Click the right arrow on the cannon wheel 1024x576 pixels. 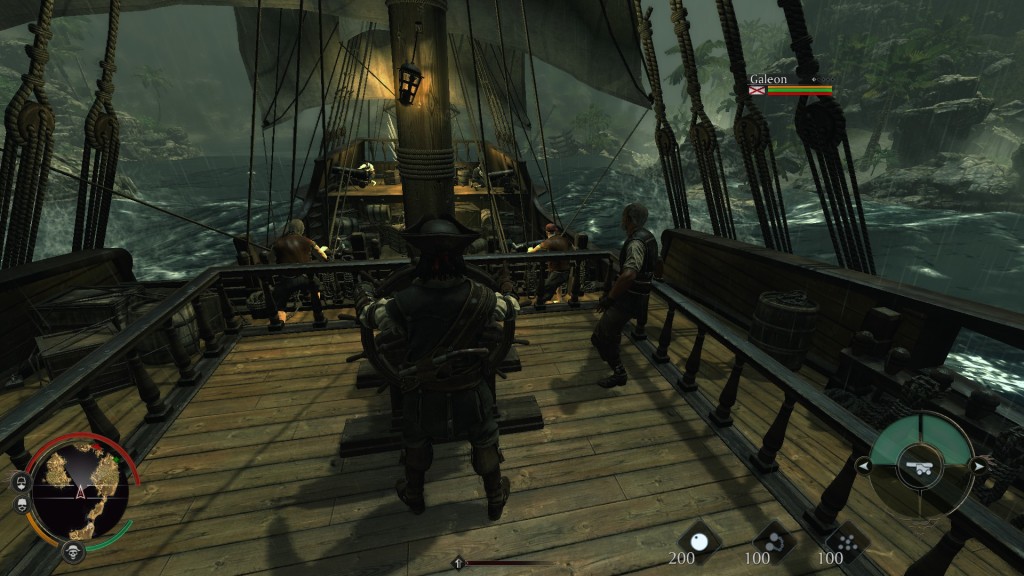[978, 465]
